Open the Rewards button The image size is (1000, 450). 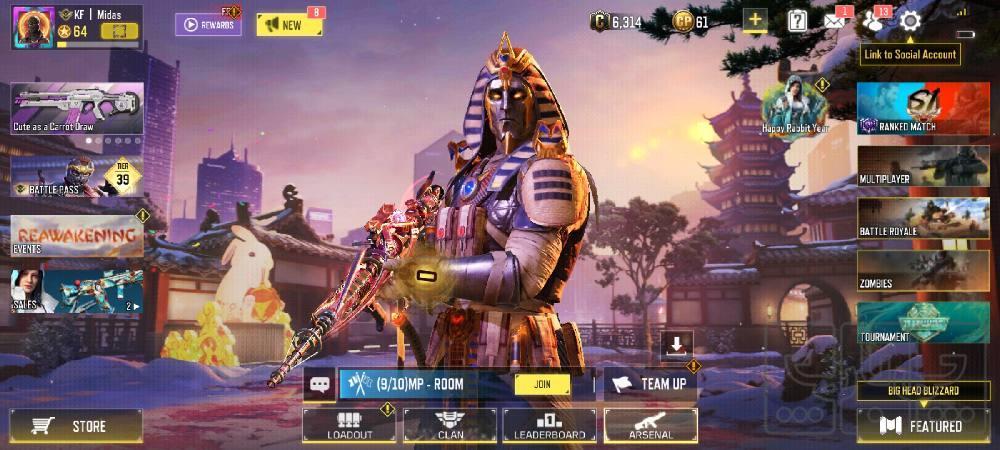pos(208,24)
